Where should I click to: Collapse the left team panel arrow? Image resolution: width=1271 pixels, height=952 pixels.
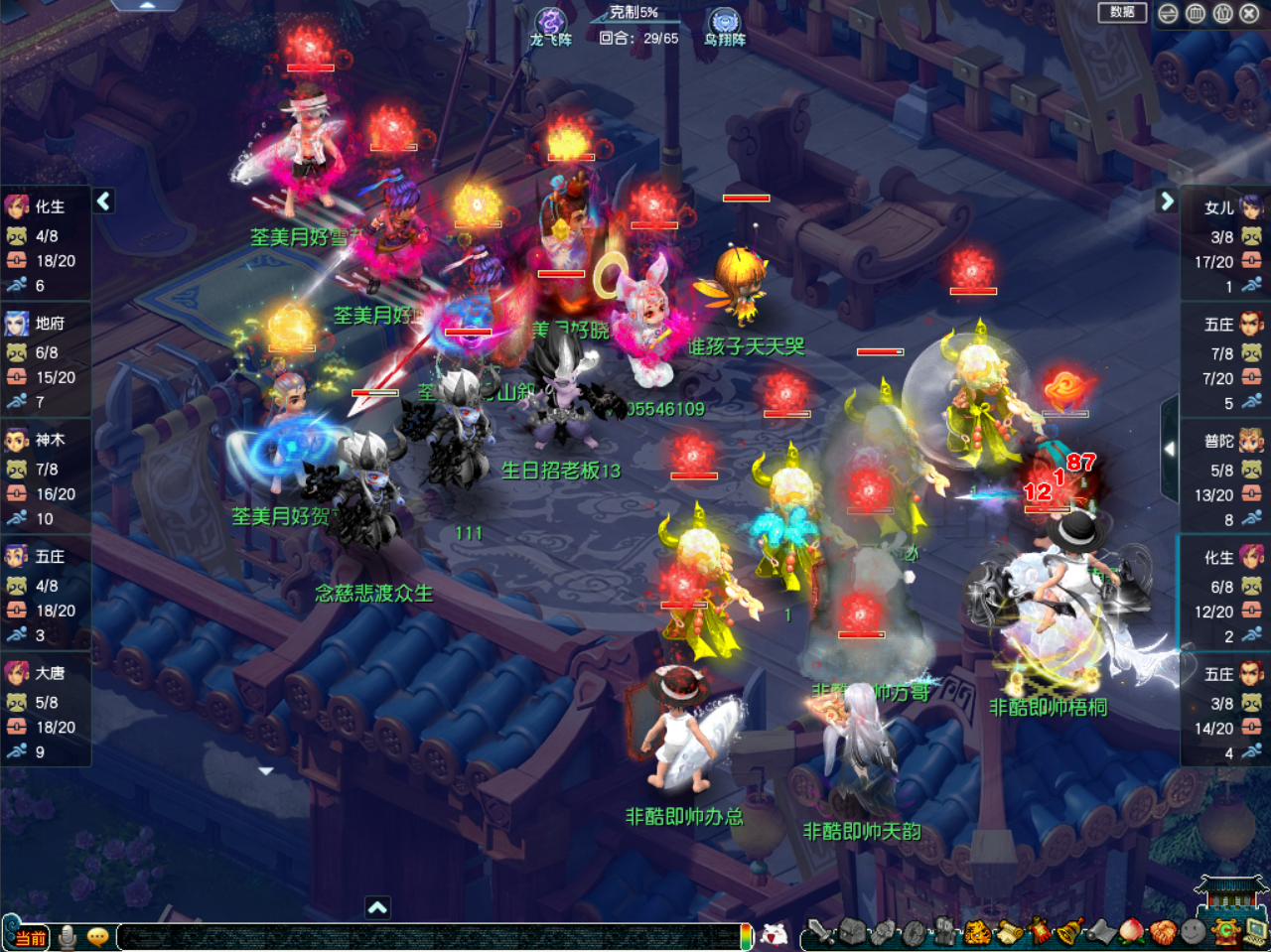(x=103, y=201)
